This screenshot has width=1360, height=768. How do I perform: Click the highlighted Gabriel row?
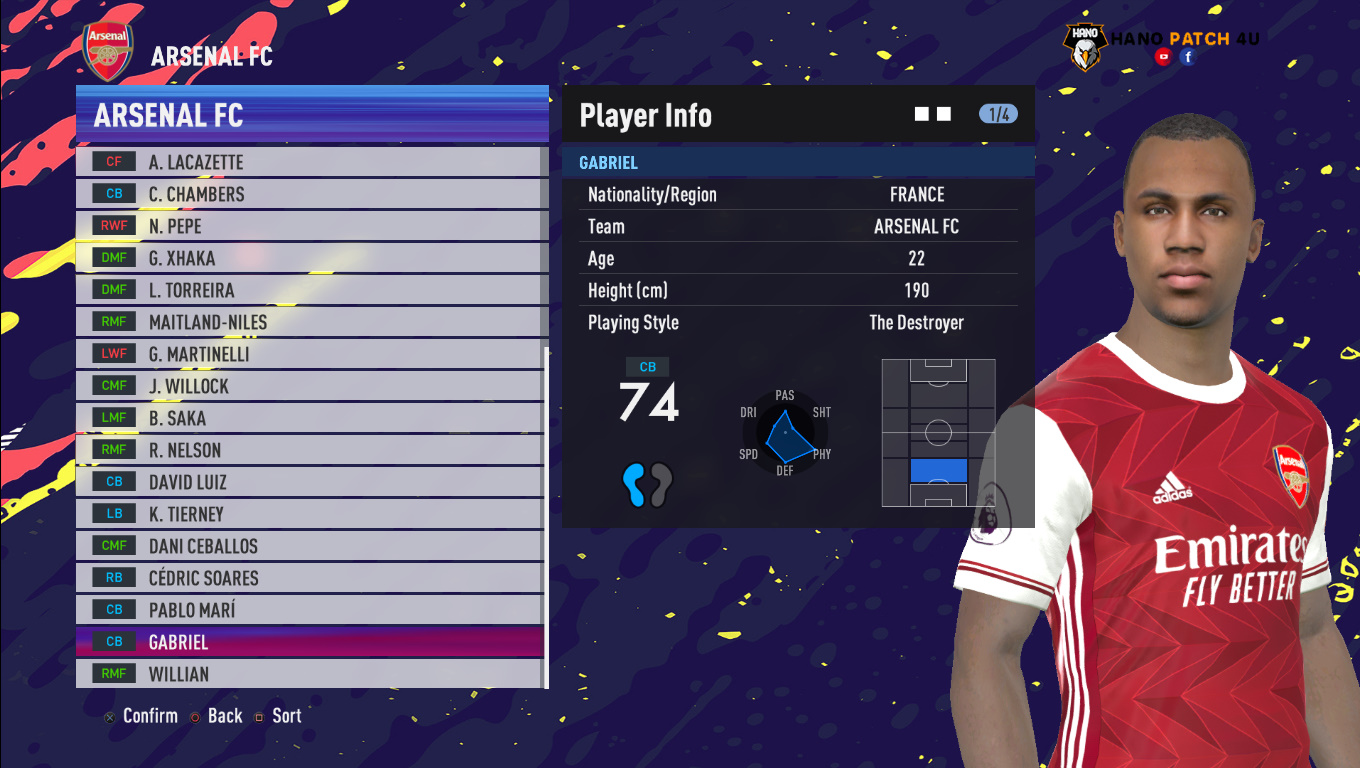310,642
